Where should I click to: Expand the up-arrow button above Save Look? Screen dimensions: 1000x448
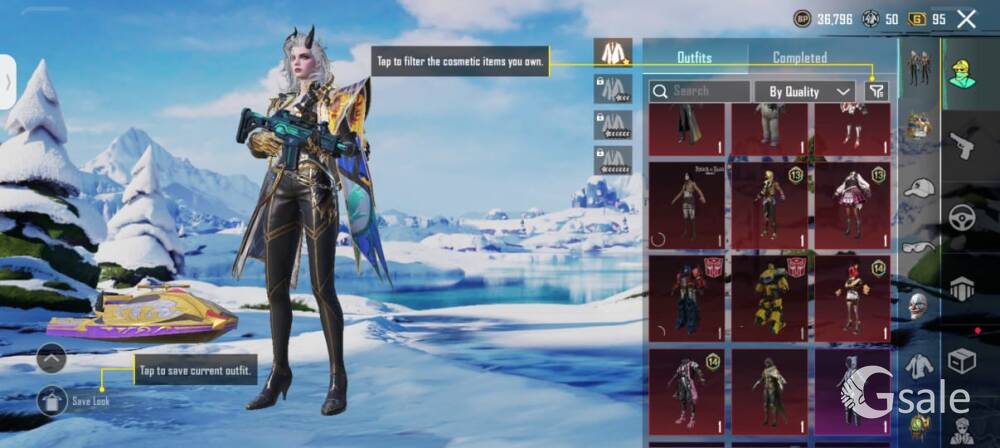tap(51, 357)
